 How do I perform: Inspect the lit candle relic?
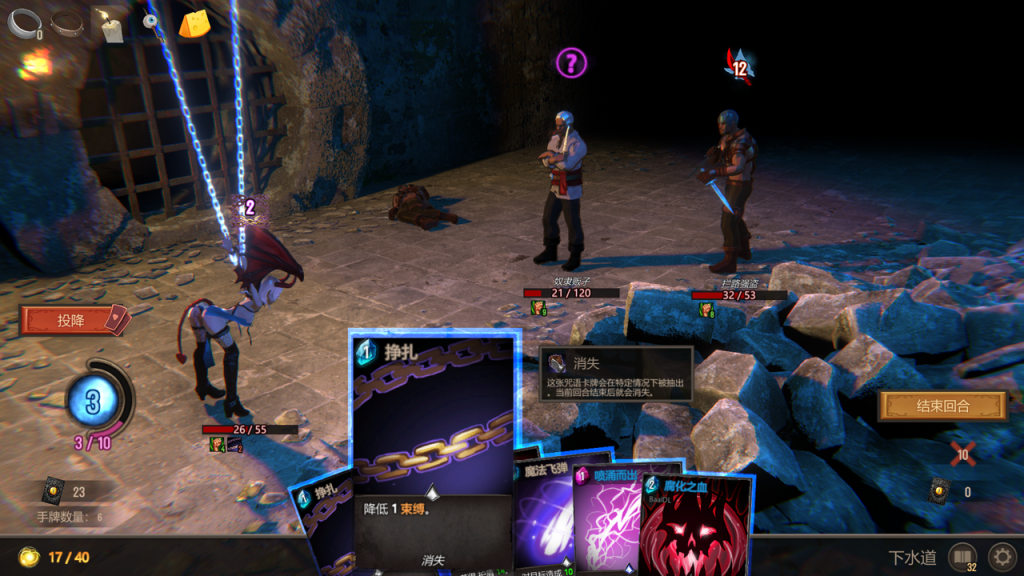(x=108, y=22)
